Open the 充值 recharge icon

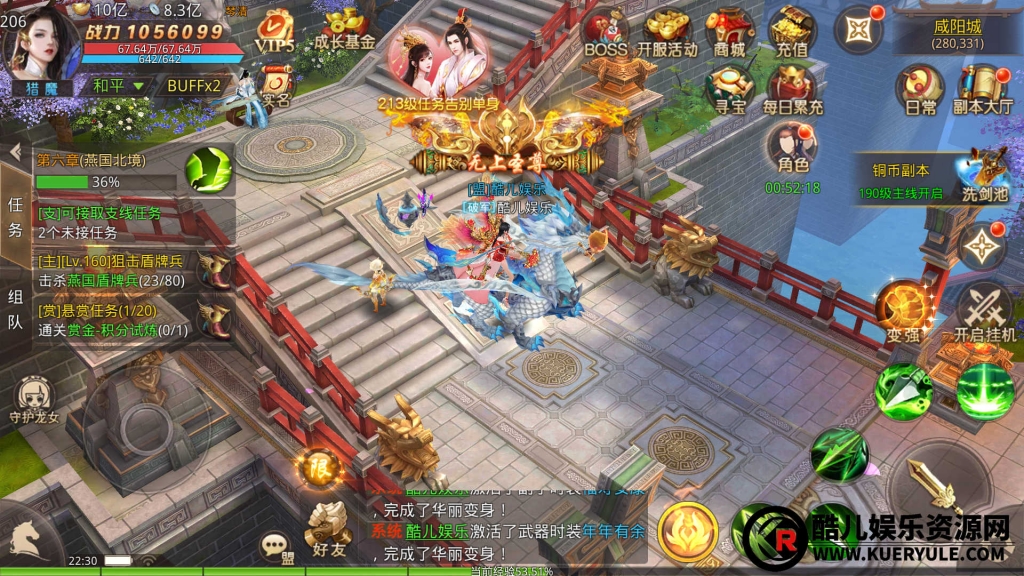coord(791,32)
